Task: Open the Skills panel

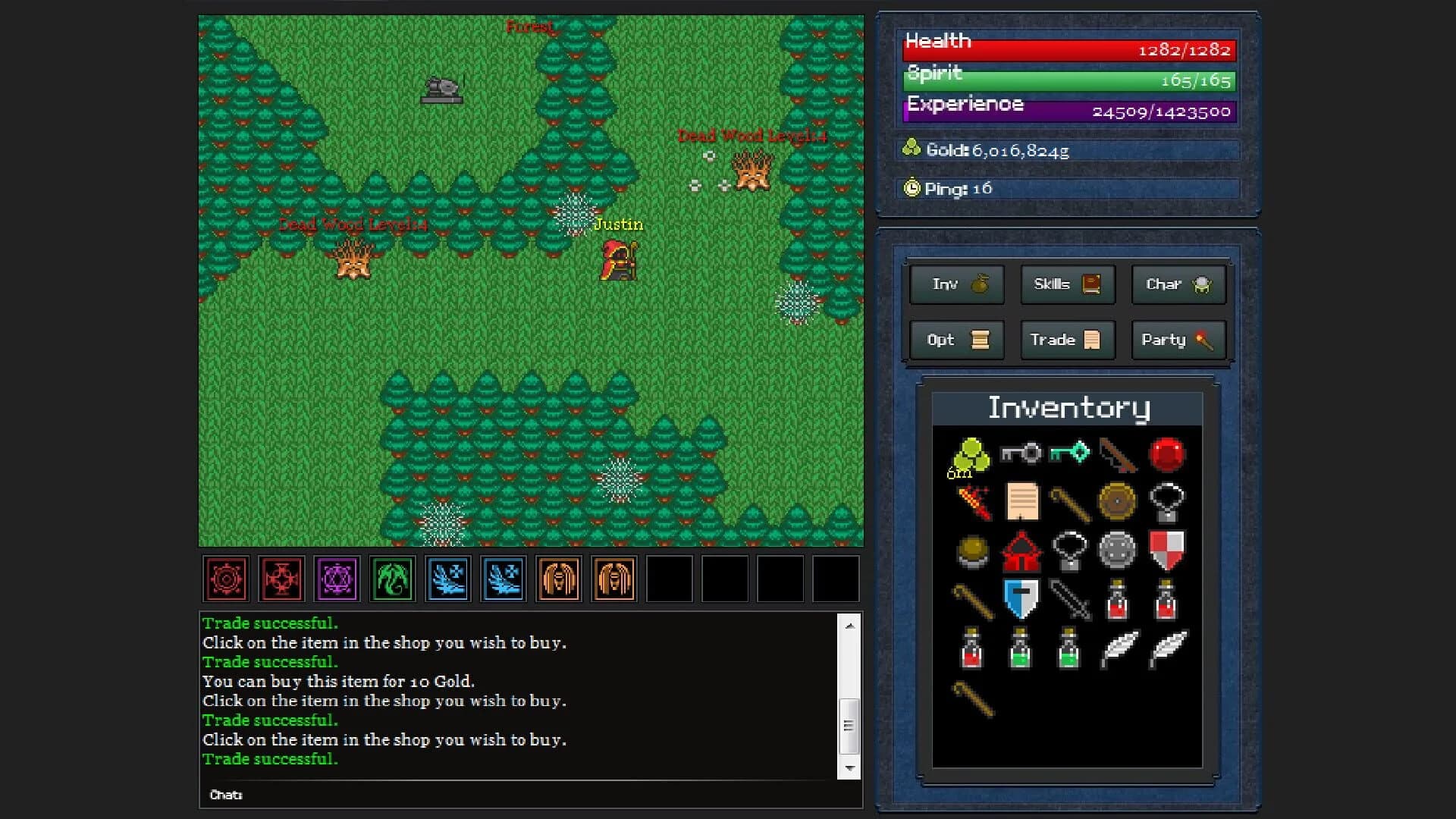Action: tap(1067, 284)
